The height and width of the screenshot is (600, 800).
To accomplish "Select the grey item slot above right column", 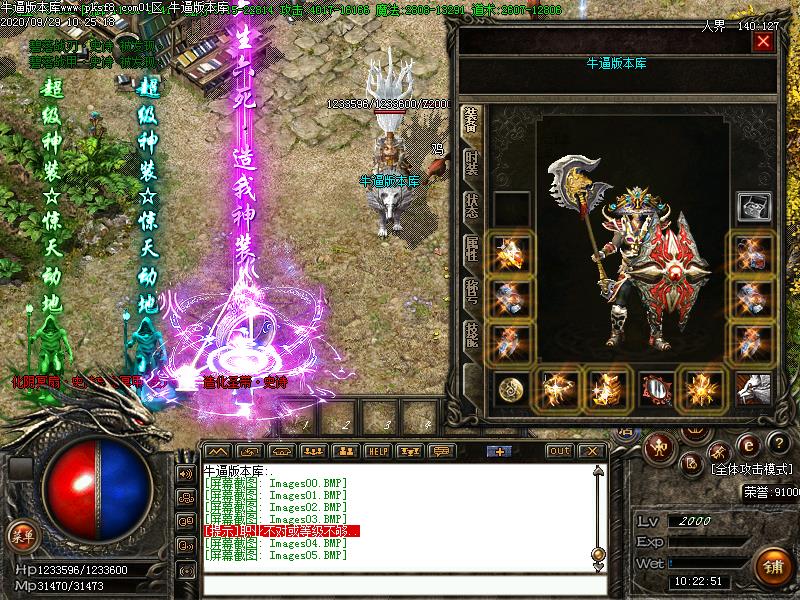I will [752, 207].
